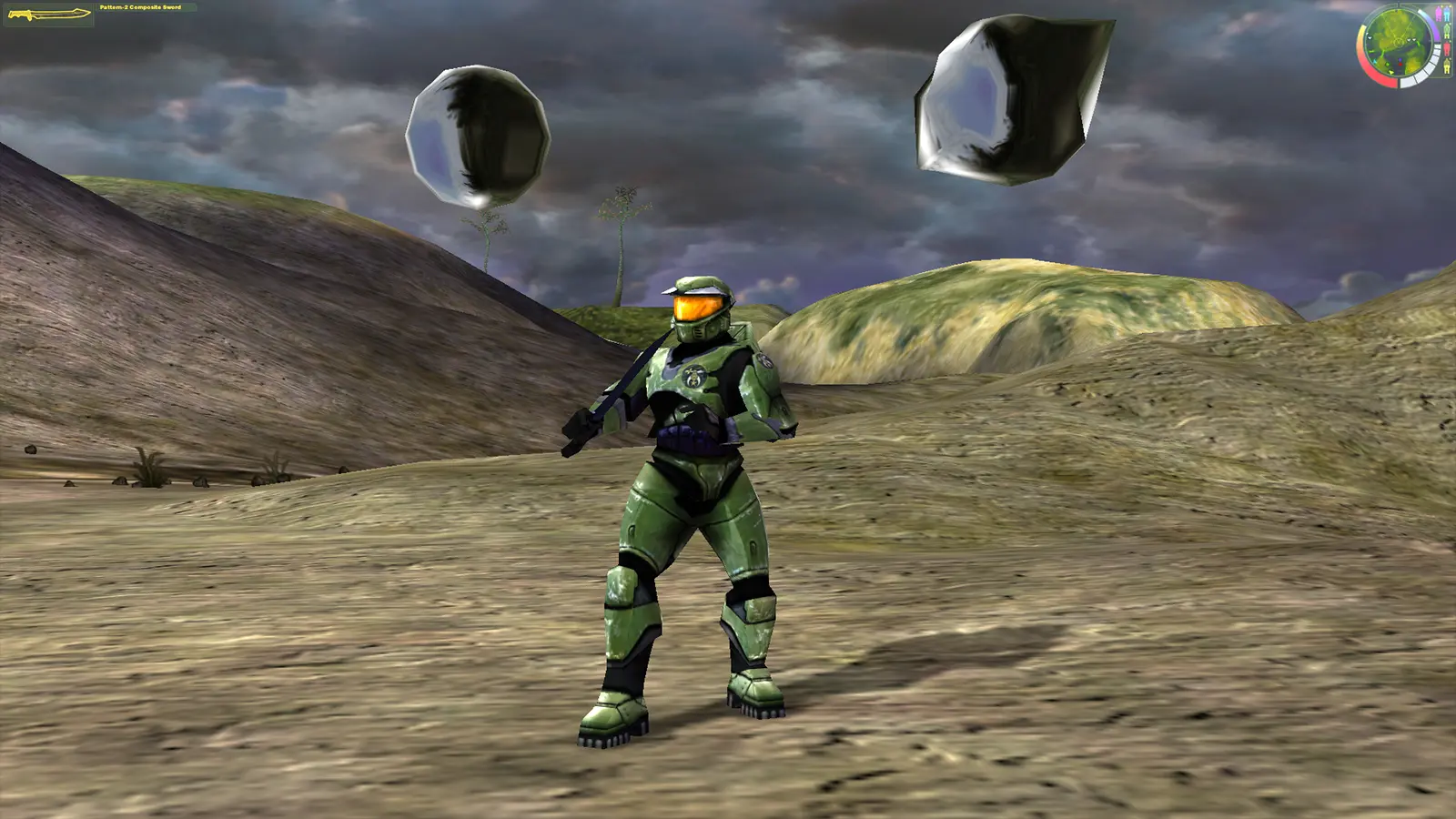
Task: Click the Pattern-2 Composite Sword name label
Action: tap(141, 7)
